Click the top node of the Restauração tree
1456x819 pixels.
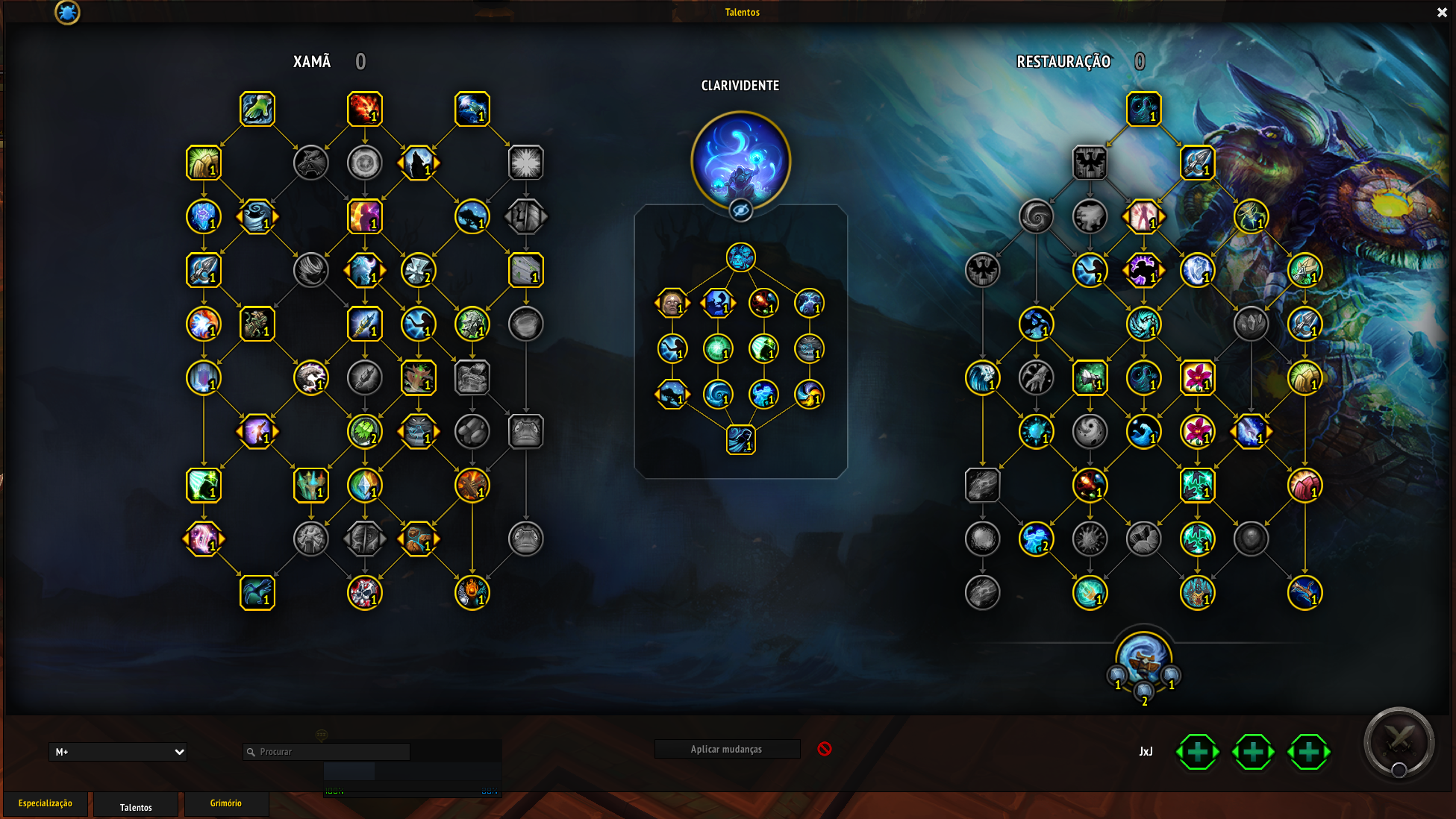(1143, 109)
